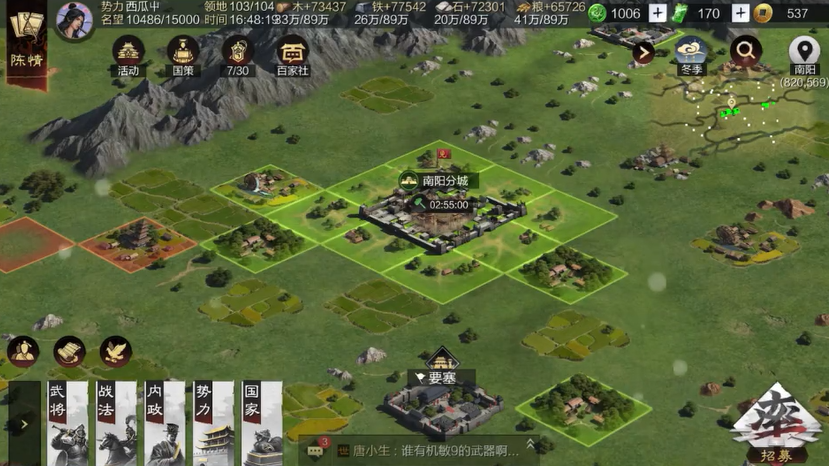
Task: Open the 国策 national policy menu
Action: click(x=182, y=55)
